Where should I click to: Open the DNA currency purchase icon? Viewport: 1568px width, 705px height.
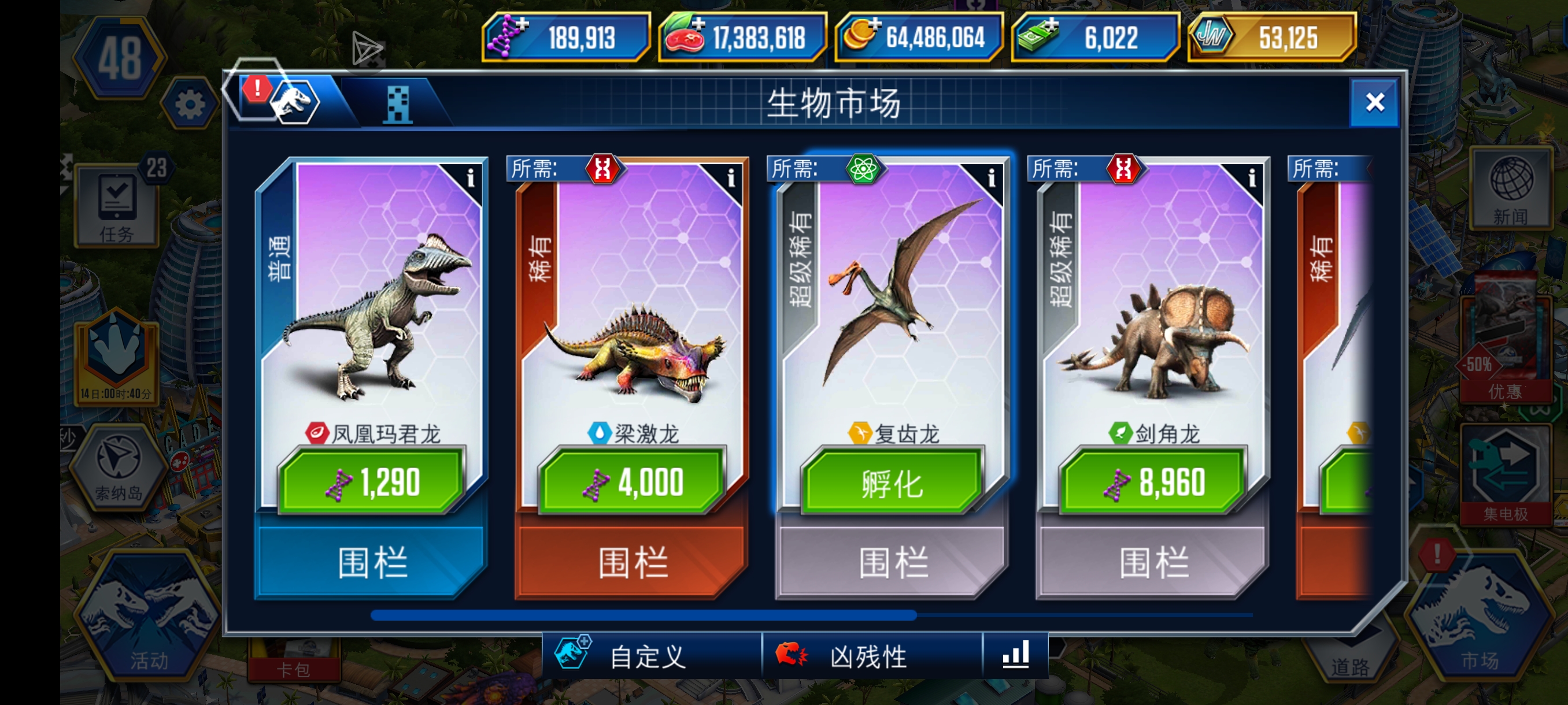tap(509, 38)
